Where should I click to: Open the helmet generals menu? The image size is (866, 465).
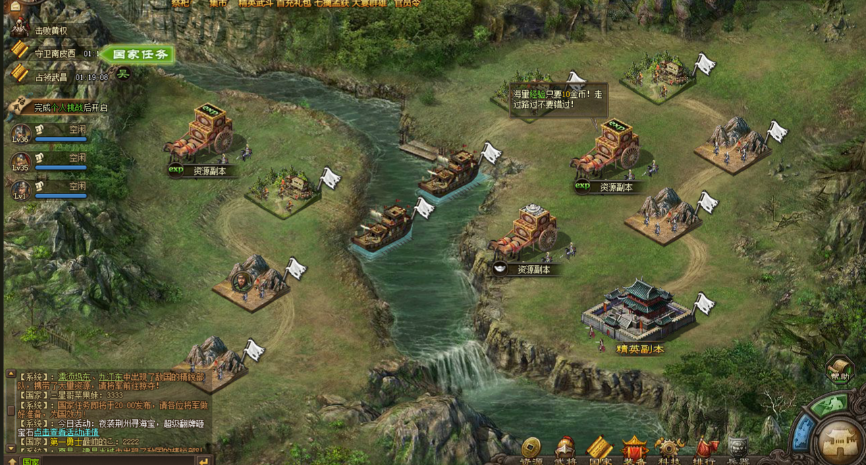coord(565,447)
